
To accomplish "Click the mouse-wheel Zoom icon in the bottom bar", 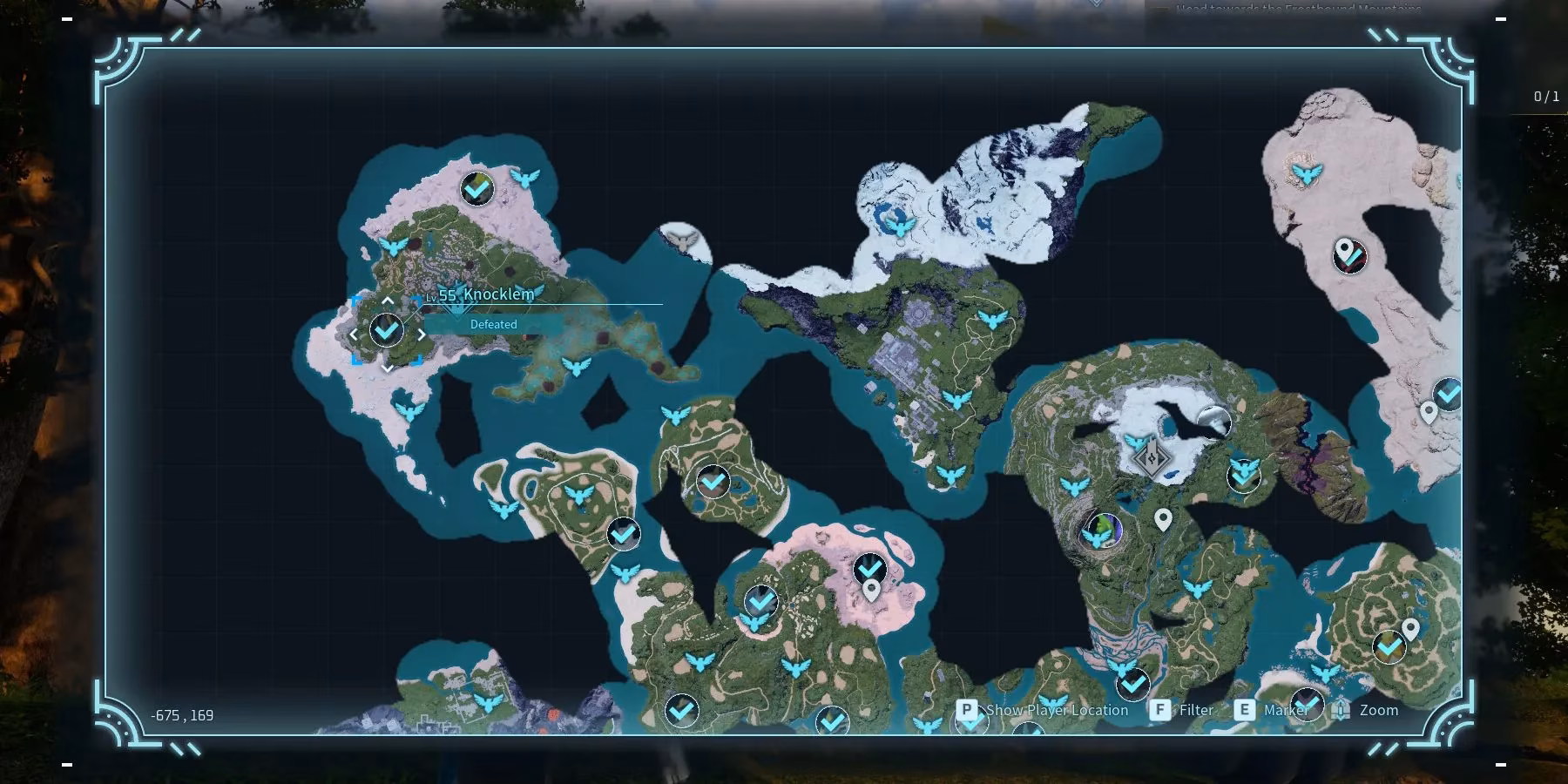I will 1342,710.
